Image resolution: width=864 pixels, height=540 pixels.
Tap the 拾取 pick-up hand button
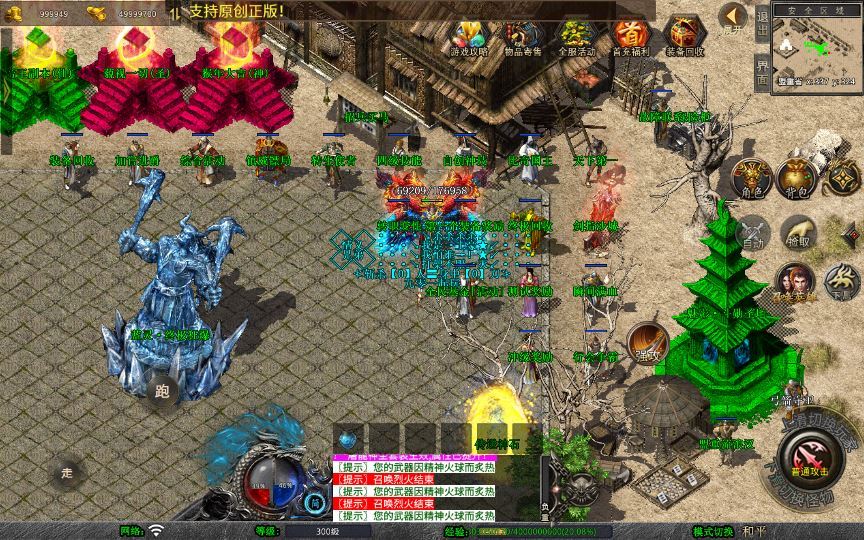coord(797,233)
